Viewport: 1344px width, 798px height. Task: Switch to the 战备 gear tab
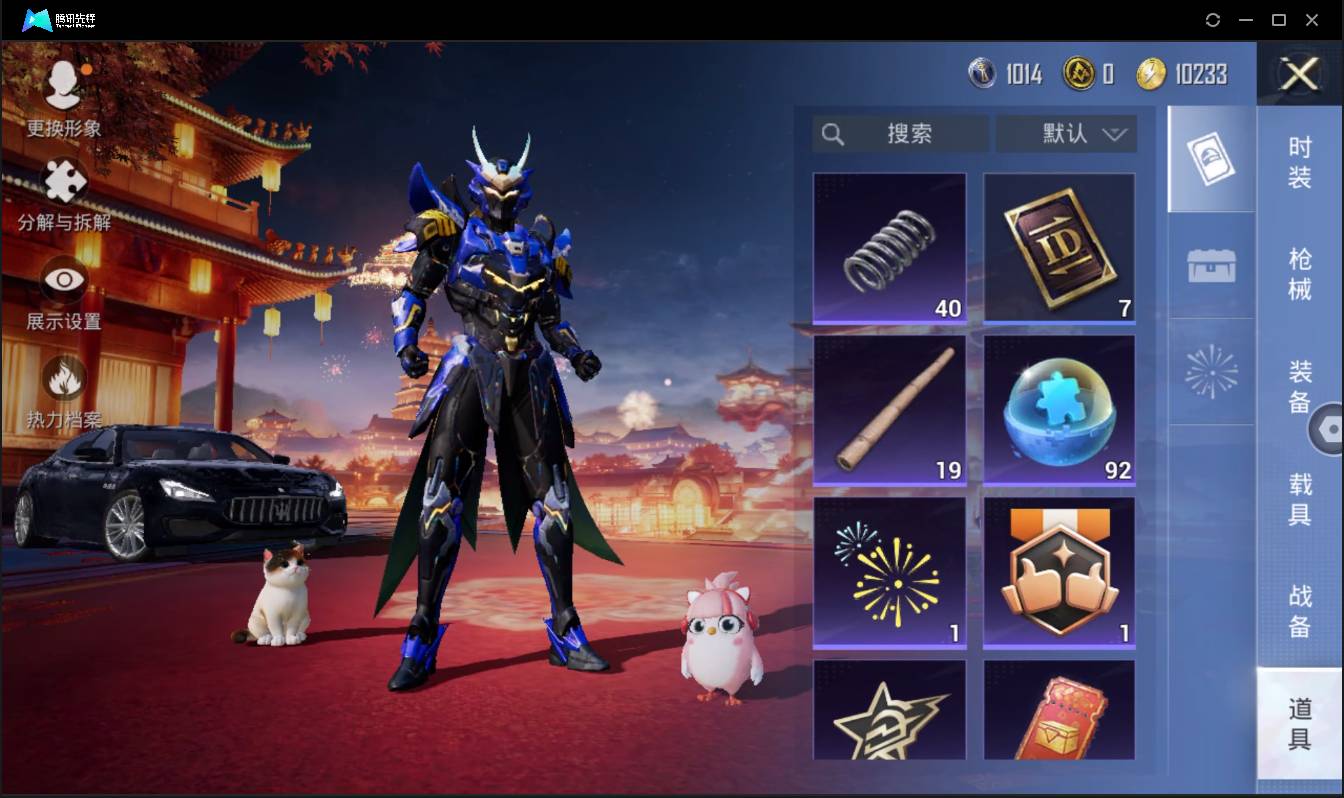click(1299, 608)
